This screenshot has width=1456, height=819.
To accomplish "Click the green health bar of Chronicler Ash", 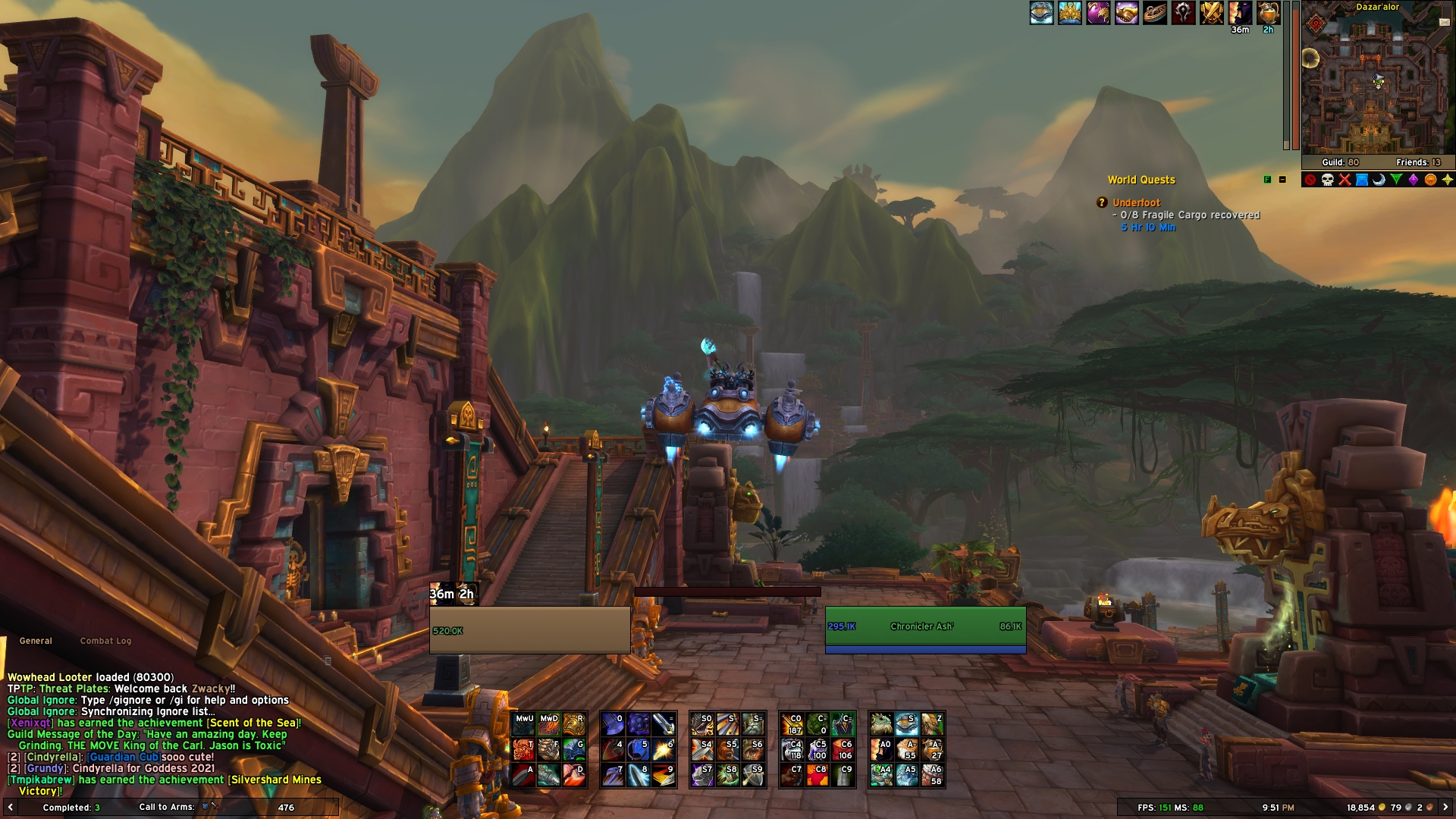I will (925, 627).
